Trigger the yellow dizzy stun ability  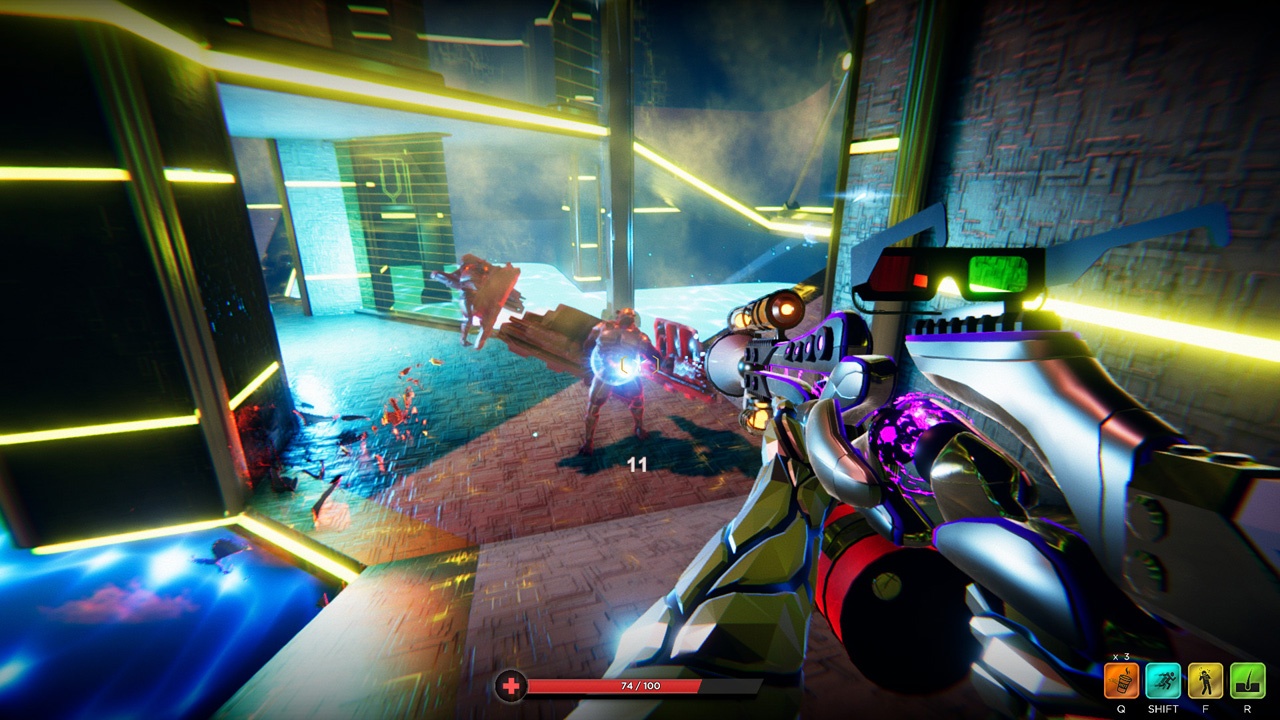[x=1205, y=681]
